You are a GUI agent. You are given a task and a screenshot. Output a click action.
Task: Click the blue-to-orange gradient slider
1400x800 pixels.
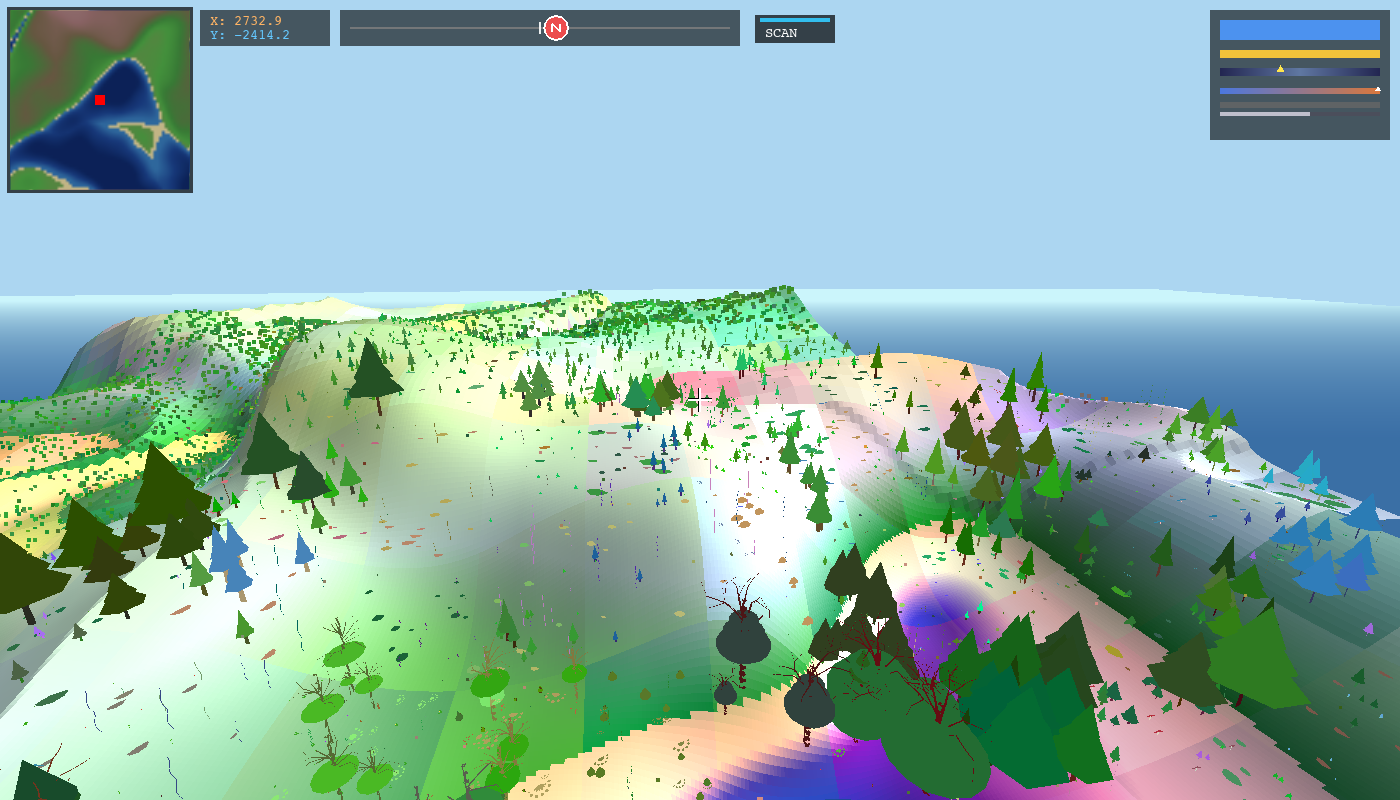(x=1300, y=90)
